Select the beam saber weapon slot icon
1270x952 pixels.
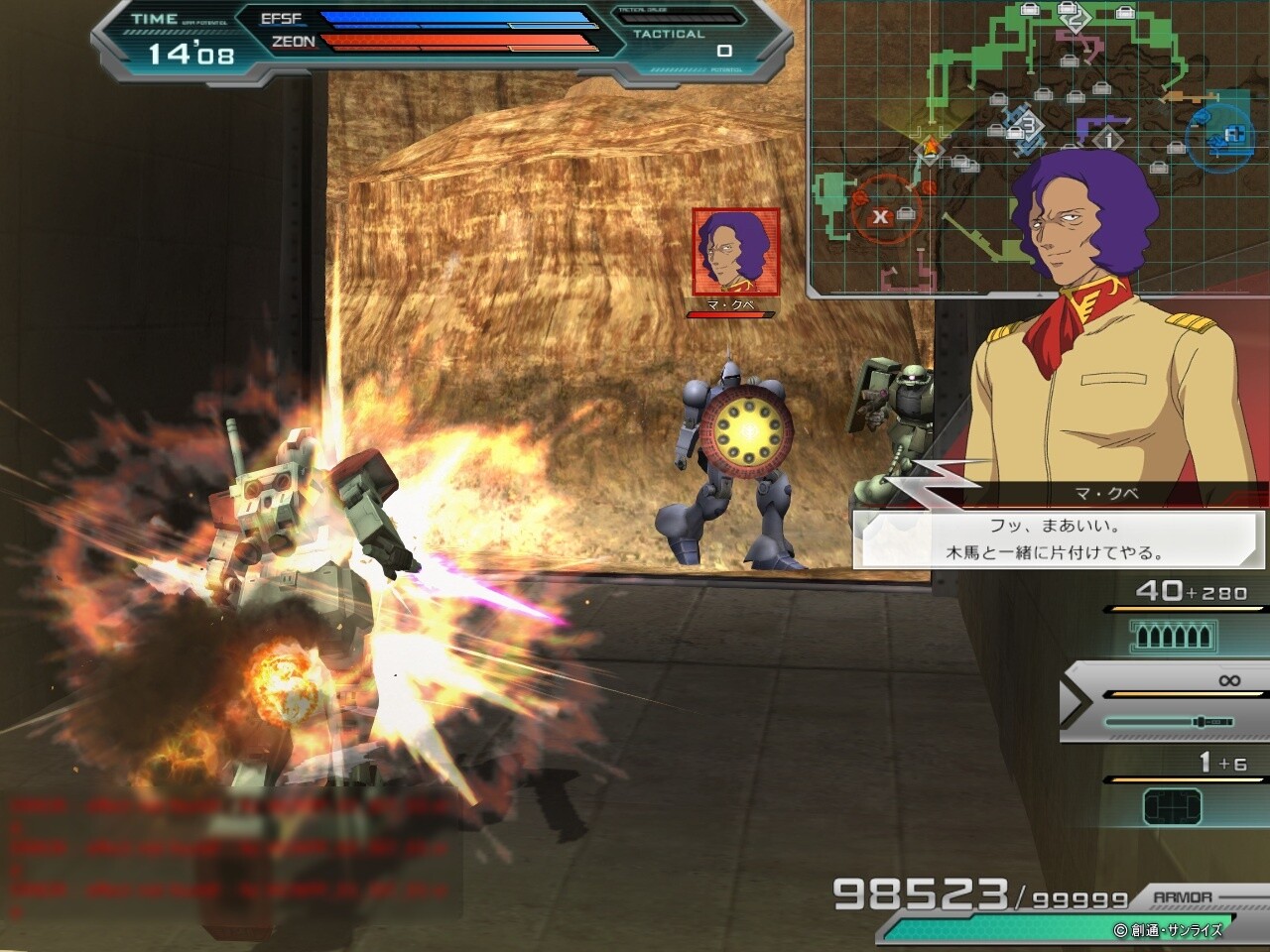click(1168, 722)
